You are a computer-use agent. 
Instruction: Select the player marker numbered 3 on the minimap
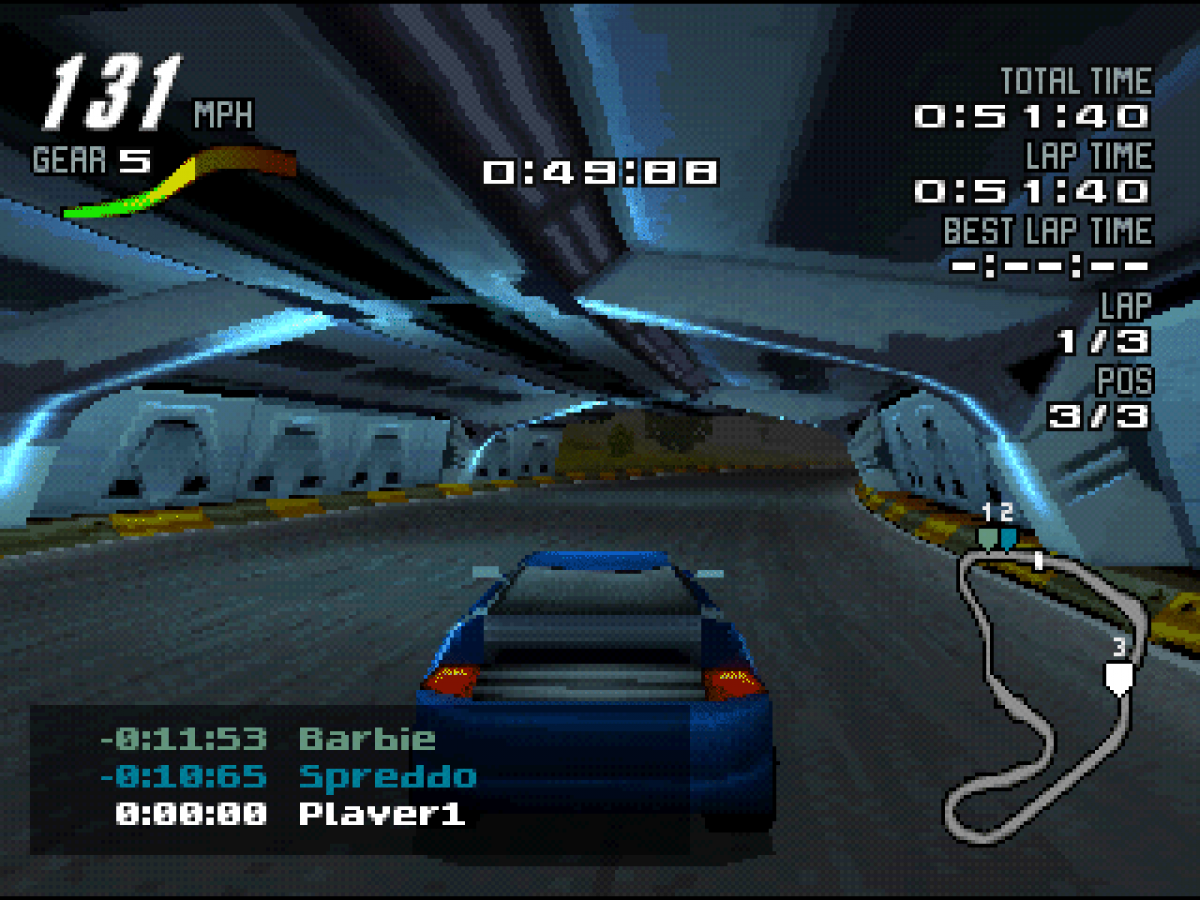(x=1119, y=677)
